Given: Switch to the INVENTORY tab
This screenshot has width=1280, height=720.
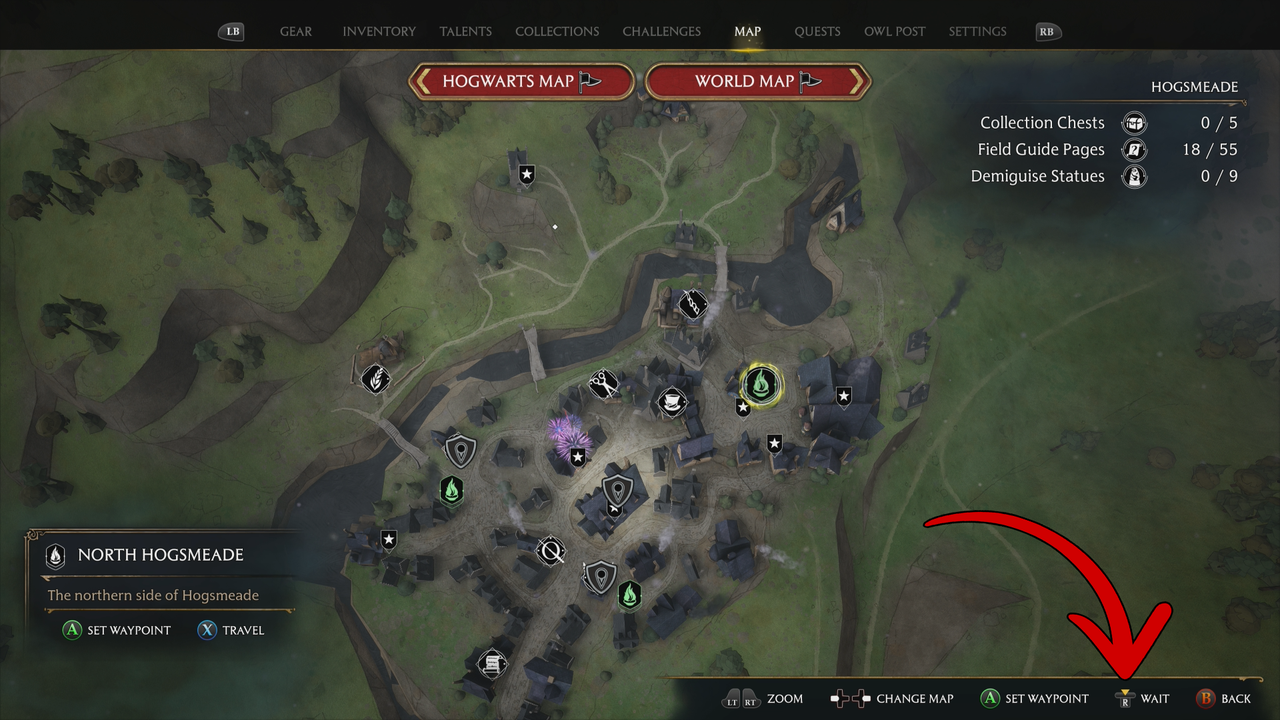Looking at the screenshot, I should [379, 31].
